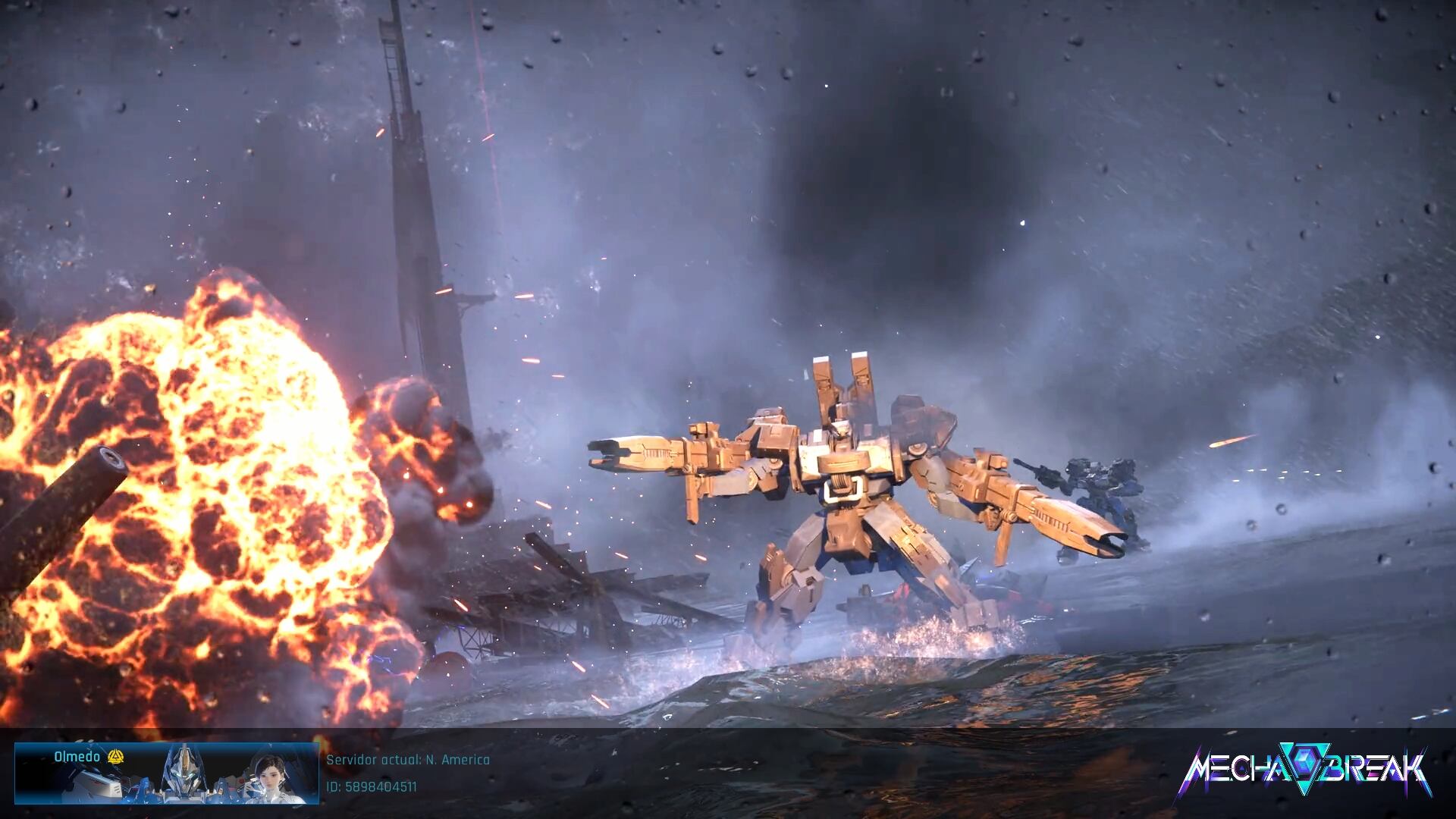This screenshot has width=1456, height=819.
Task: Click the player ID 5898404511 text
Action: [372, 787]
